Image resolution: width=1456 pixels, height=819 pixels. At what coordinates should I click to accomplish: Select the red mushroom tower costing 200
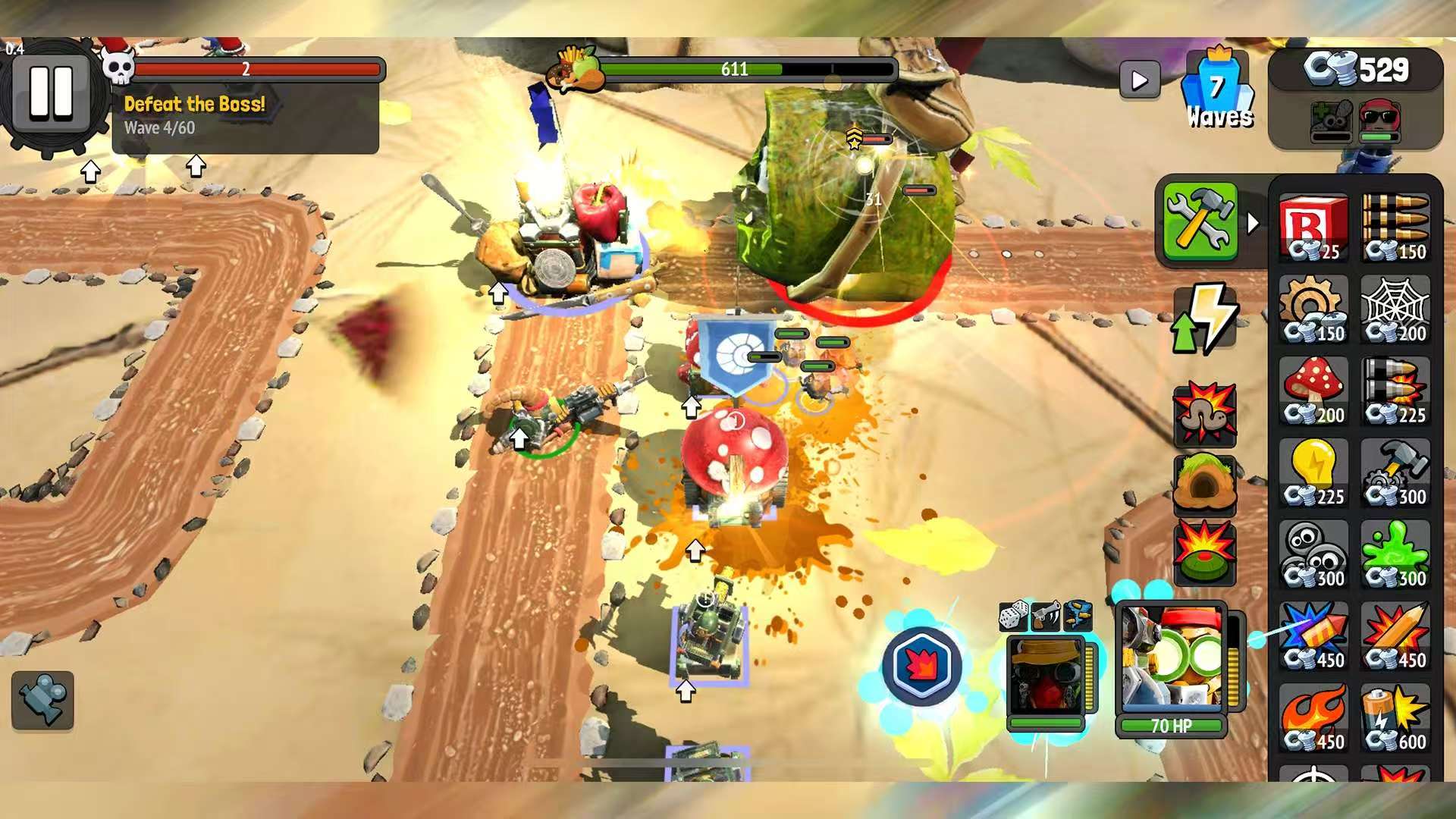click(x=1313, y=391)
